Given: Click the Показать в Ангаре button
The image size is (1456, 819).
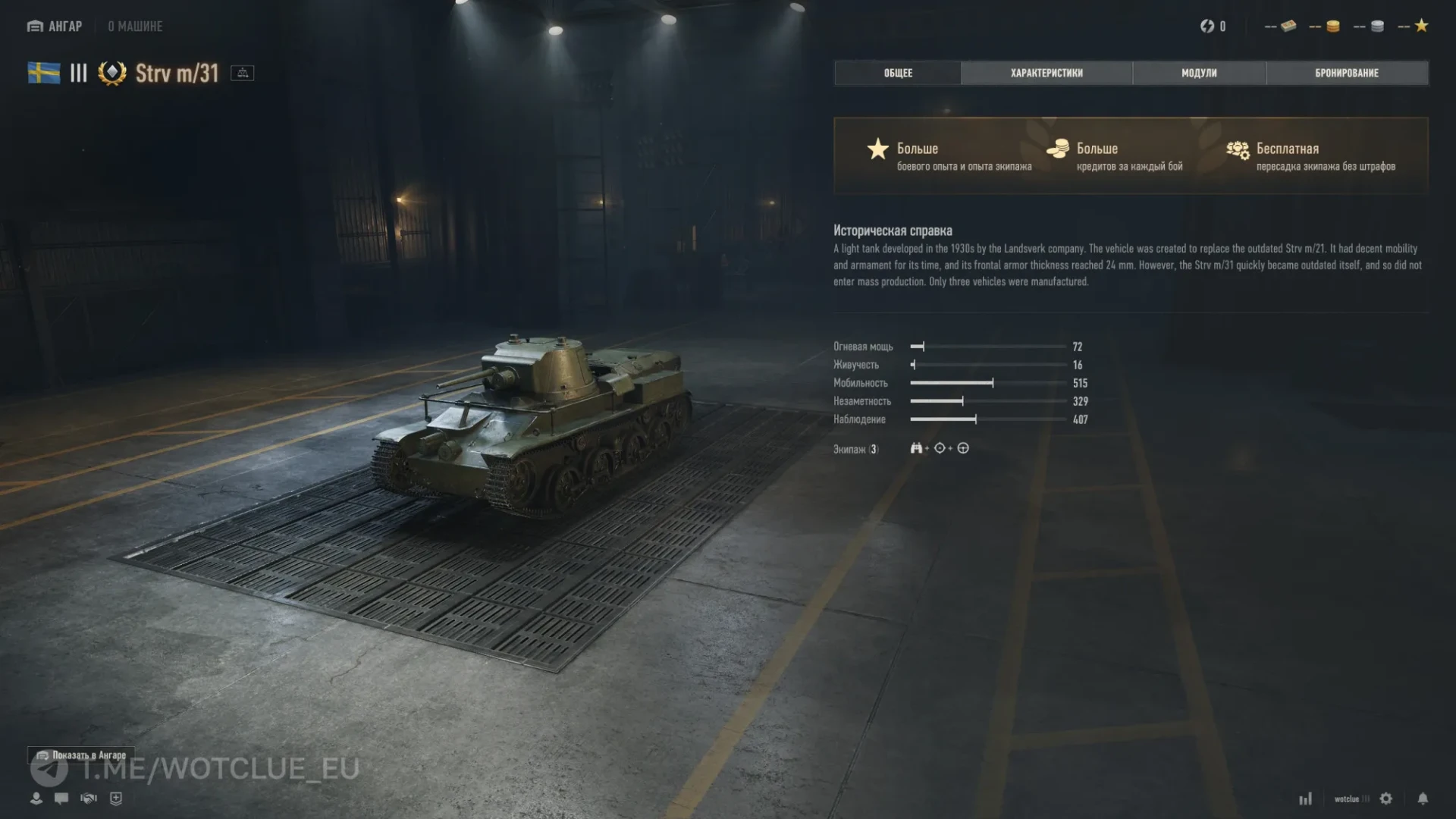Looking at the screenshot, I should 82,755.
